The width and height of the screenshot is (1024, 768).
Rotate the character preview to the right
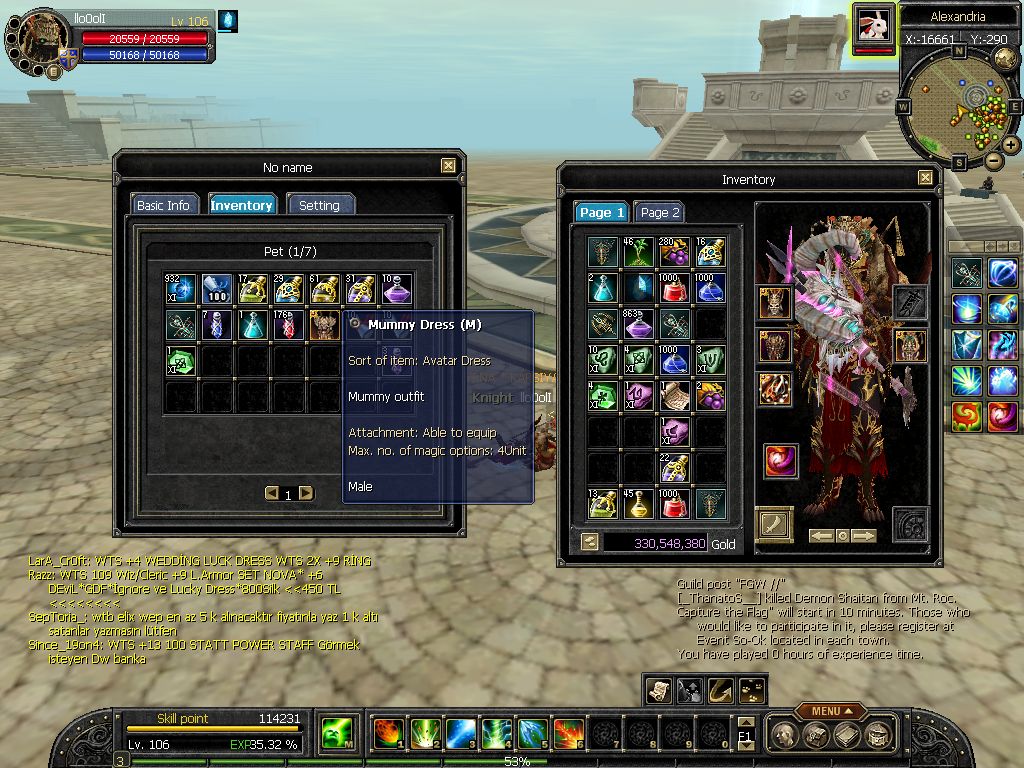pyautogui.click(x=864, y=536)
